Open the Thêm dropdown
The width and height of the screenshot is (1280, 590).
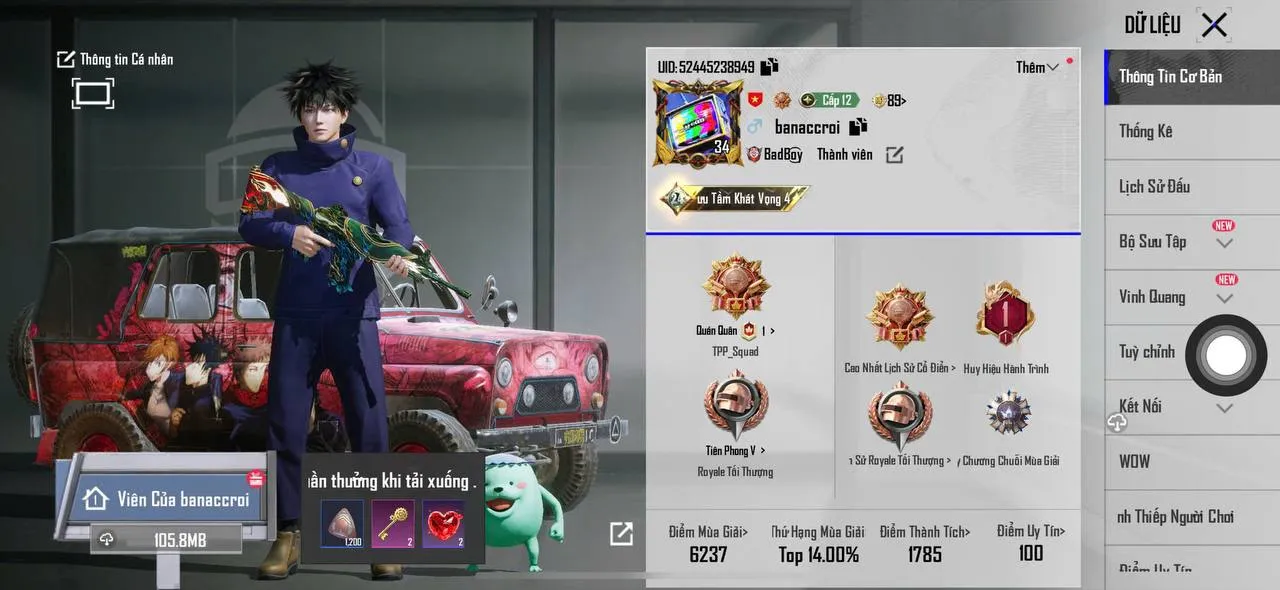[1037, 67]
